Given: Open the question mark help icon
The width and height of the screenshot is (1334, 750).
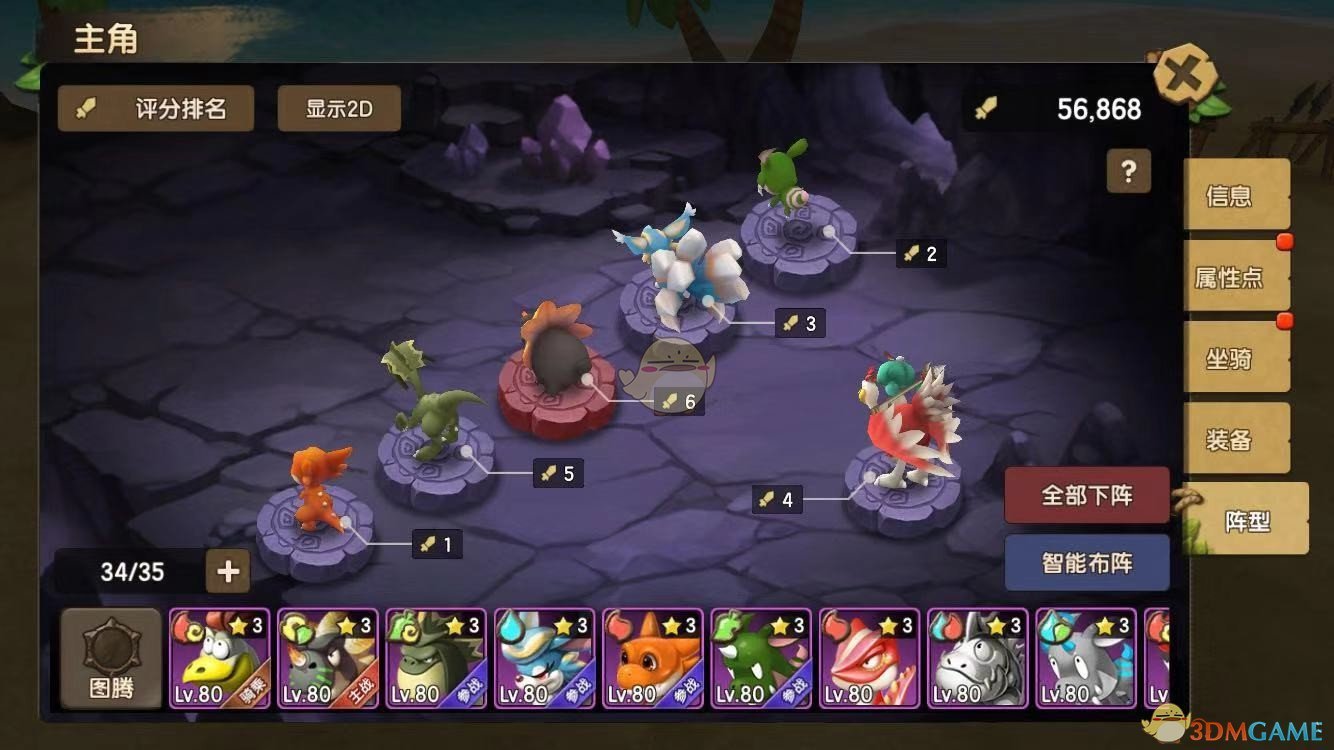Looking at the screenshot, I should click(x=1129, y=172).
